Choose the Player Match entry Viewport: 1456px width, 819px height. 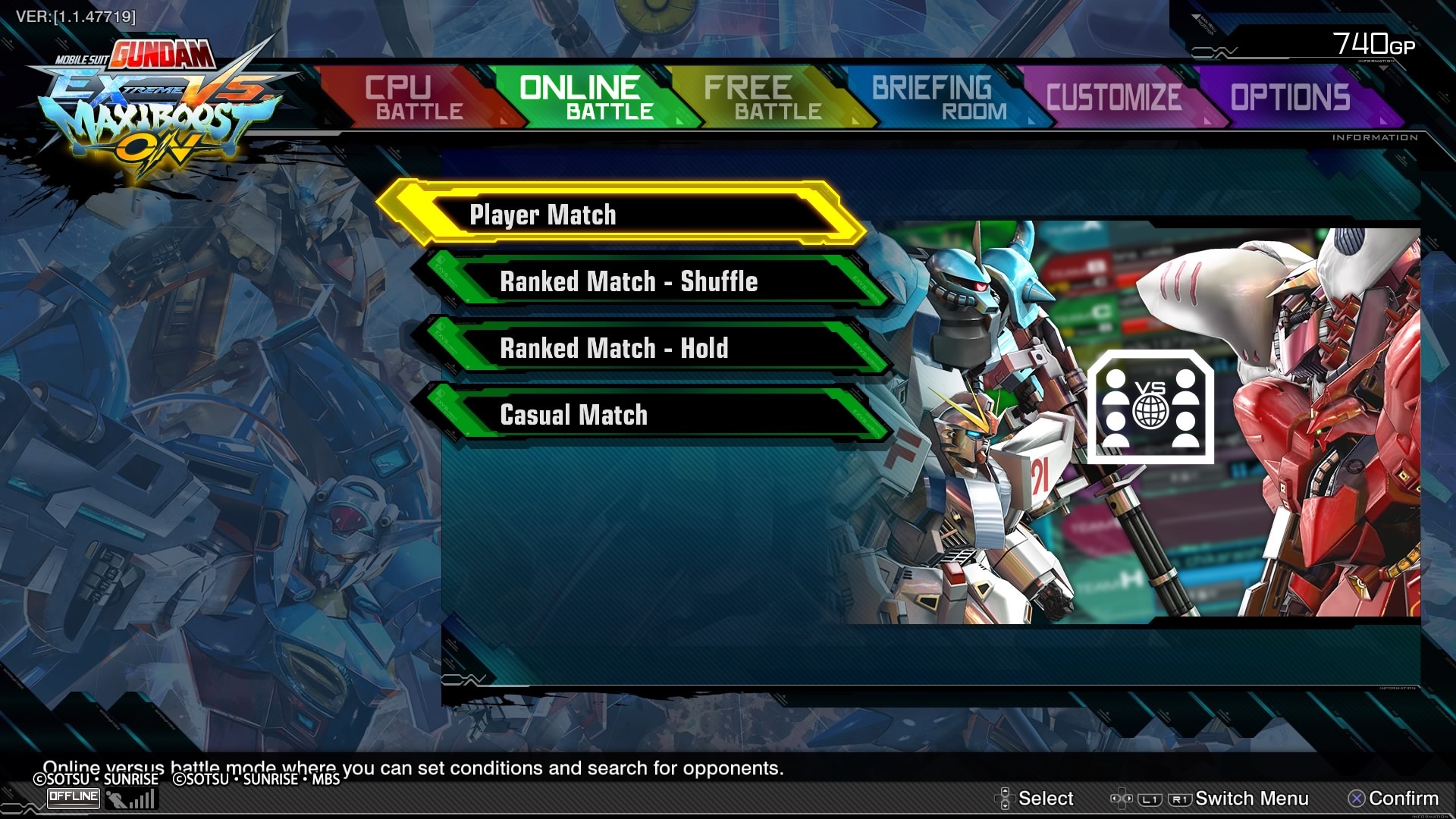(620, 215)
